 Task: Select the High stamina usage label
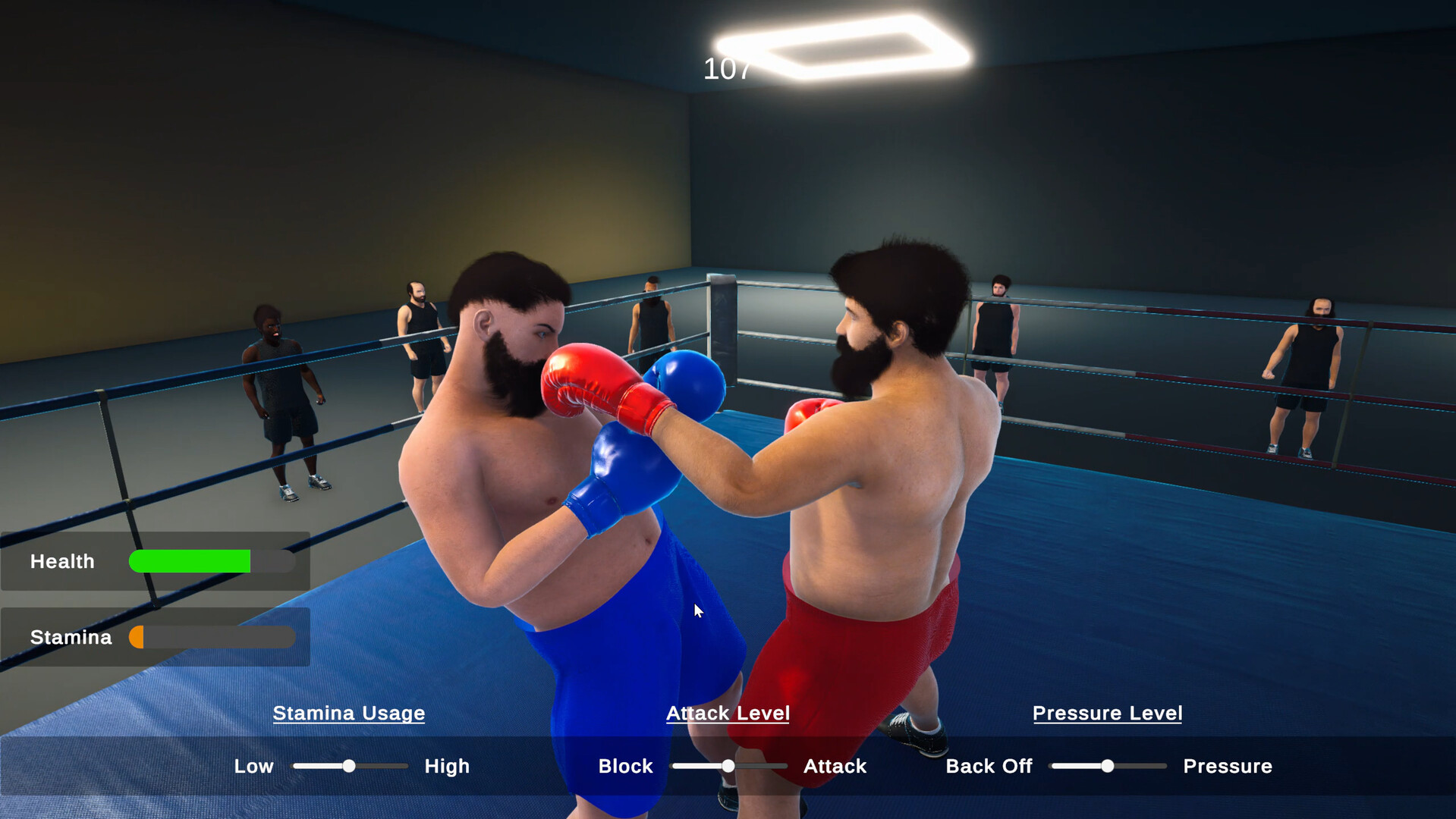tap(447, 767)
